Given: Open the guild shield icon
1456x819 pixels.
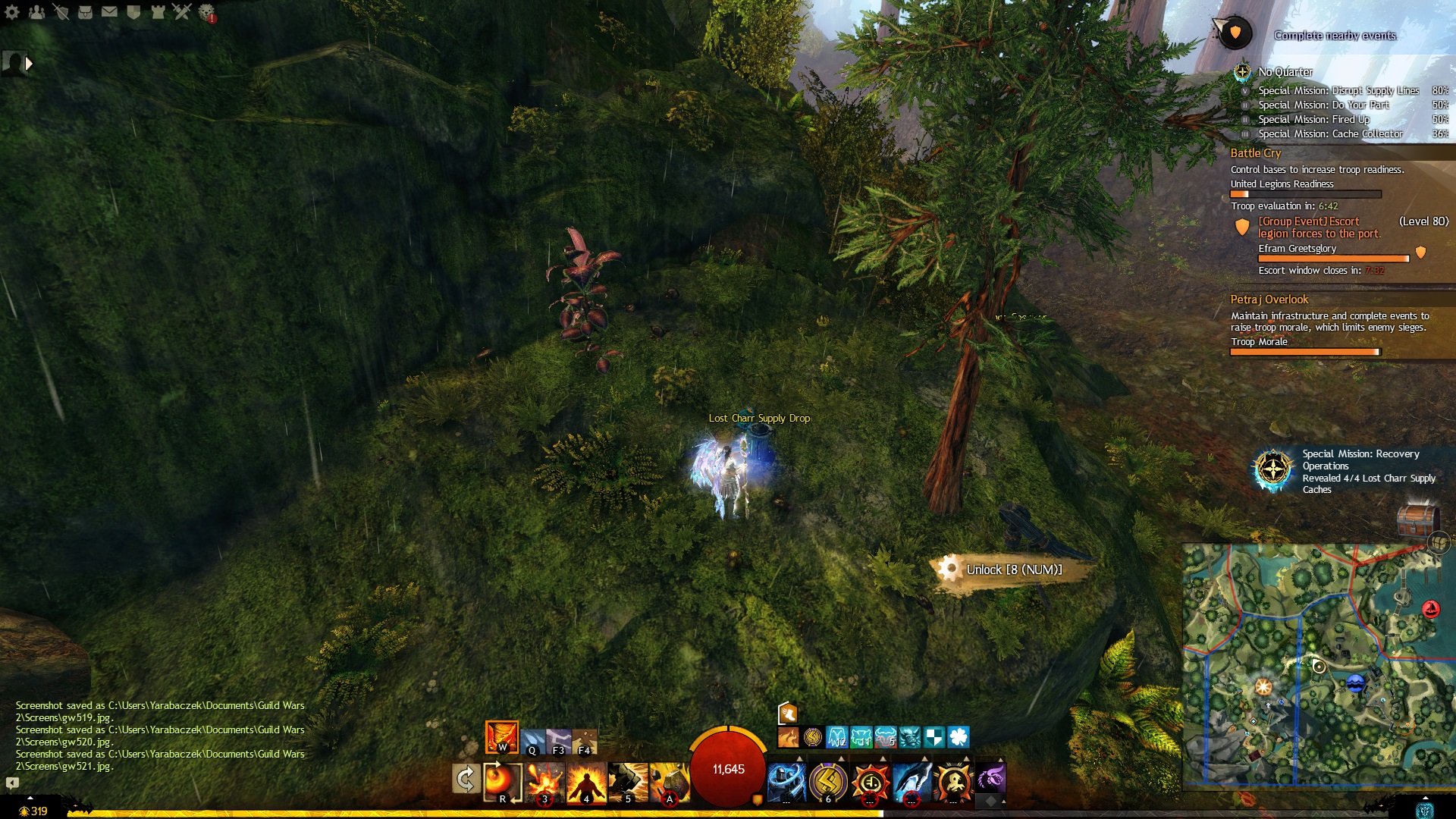Looking at the screenshot, I should click(133, 12).
